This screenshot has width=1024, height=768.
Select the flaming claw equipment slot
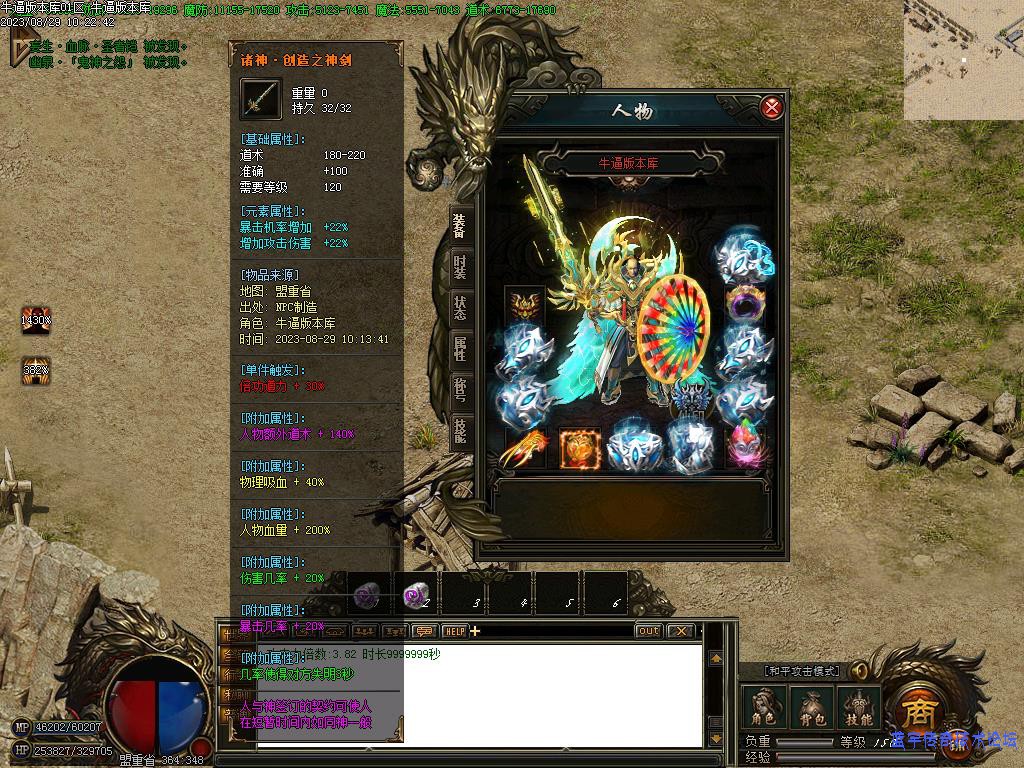click(524, 447)
